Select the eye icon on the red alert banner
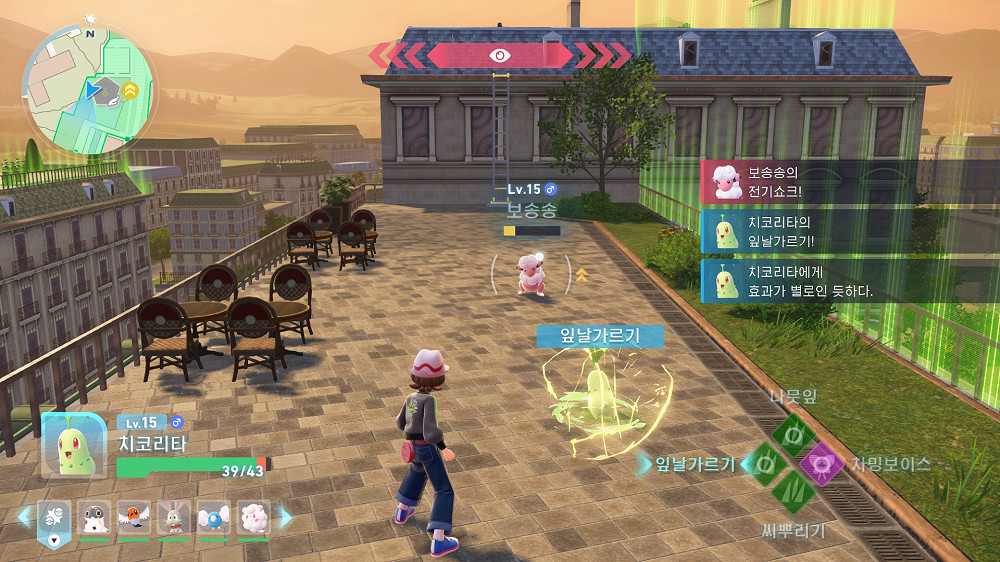Image resolution: width=1000 pixels, height=562 pixels. point(500,55)
